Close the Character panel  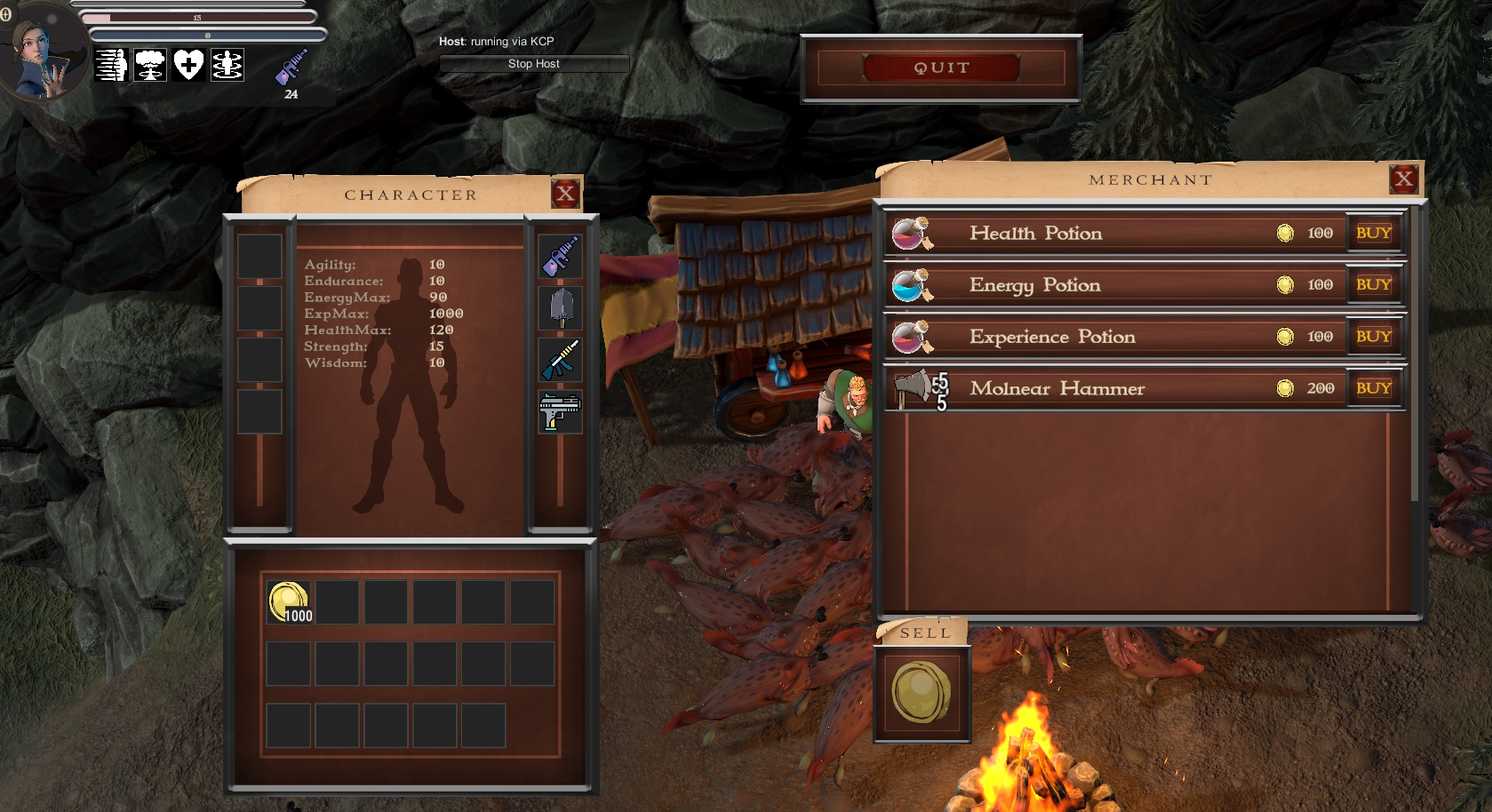point(565,194)
